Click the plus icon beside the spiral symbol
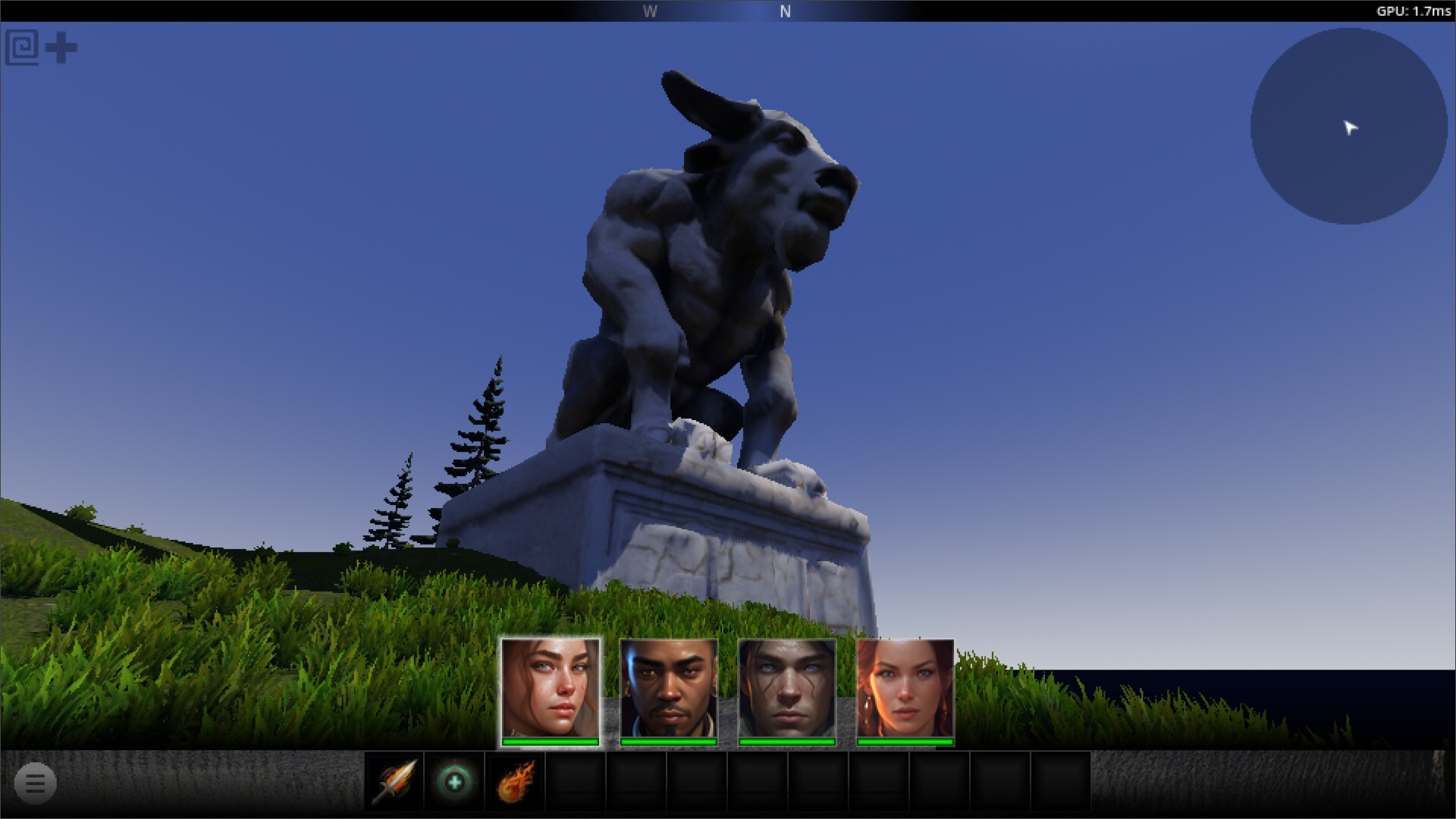 61,47
